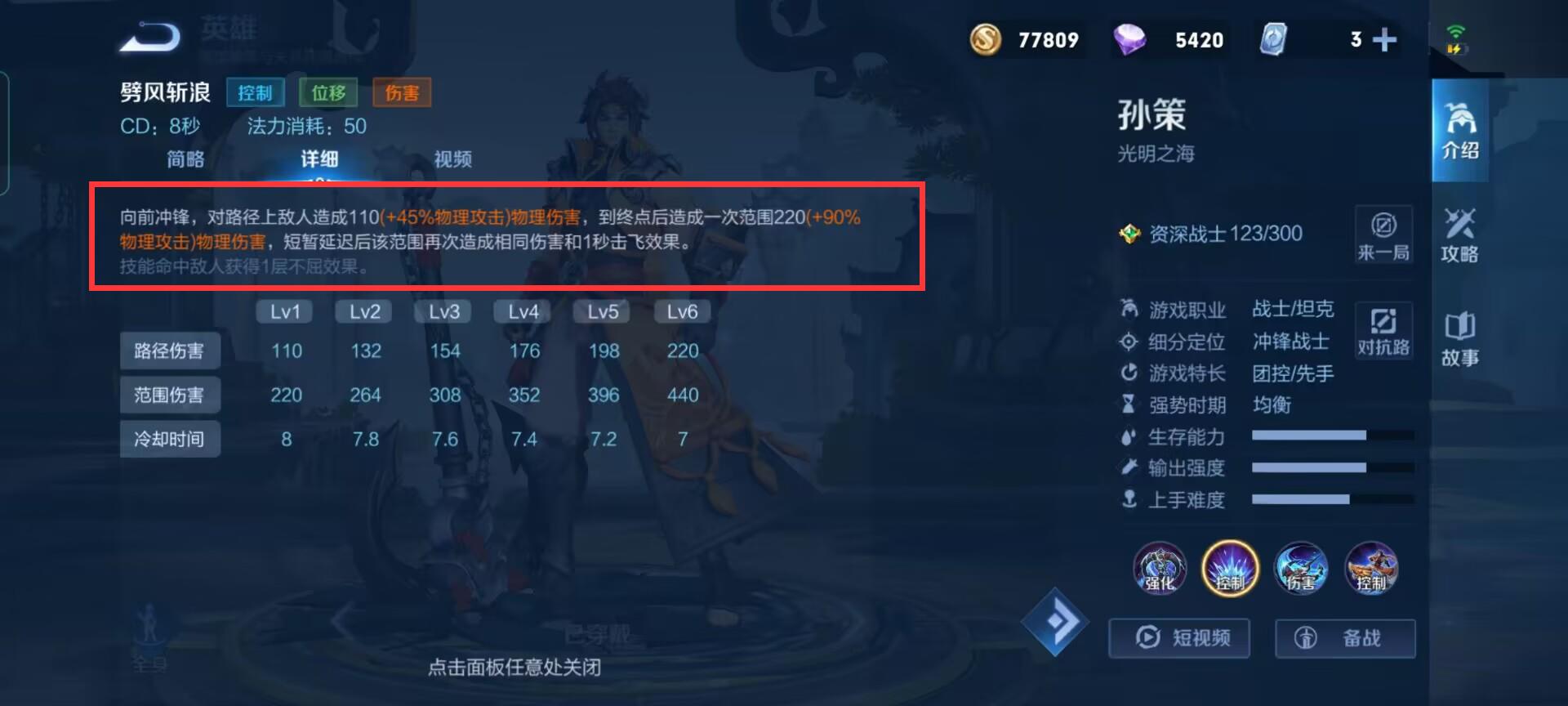Image resolution: width=1568 pixels, height=706 pixels.
Task: Select the Lv6 skill level
Action: 682,311
